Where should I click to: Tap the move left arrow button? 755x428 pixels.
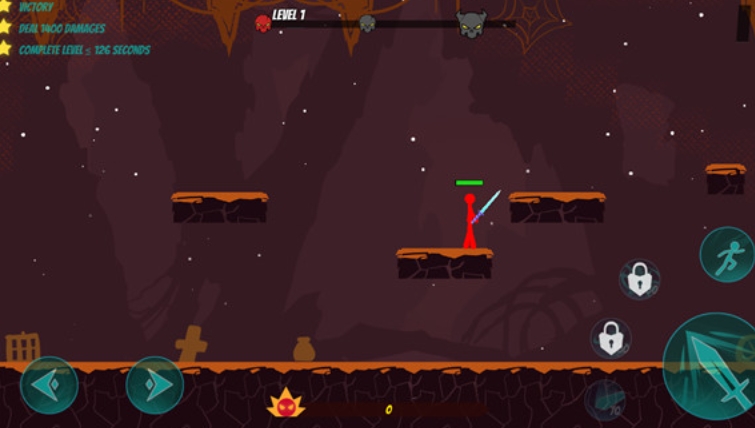click(x=48, y=385)
